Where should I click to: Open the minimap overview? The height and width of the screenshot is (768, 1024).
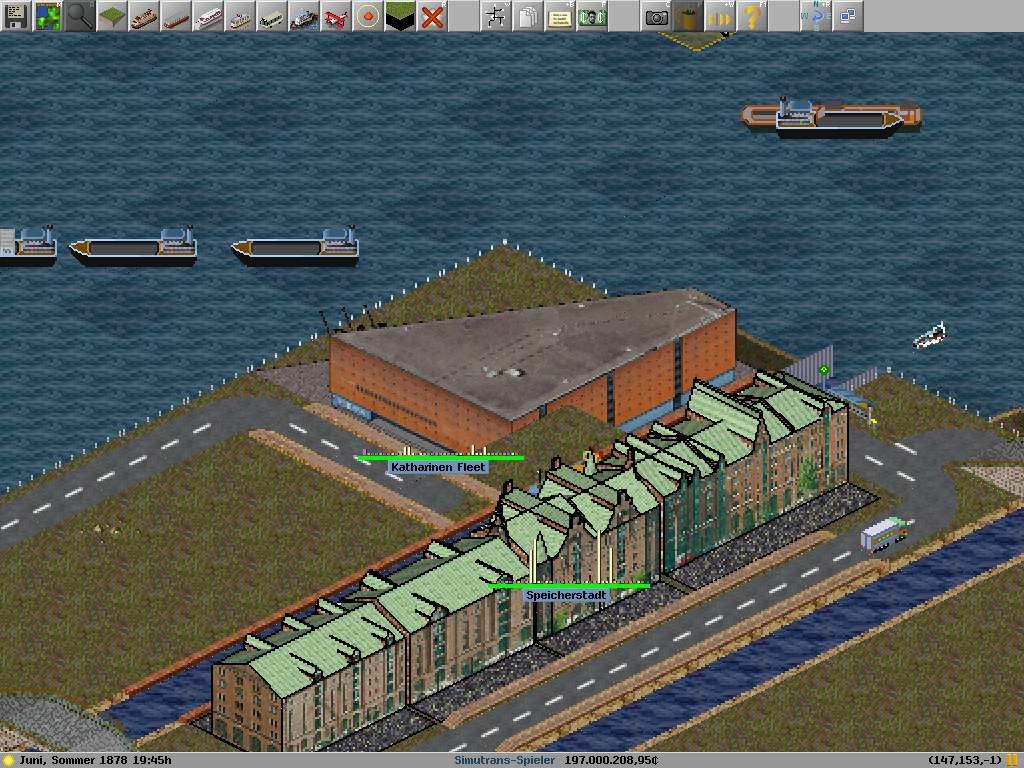pyautogui.click(x=47, y=16)
